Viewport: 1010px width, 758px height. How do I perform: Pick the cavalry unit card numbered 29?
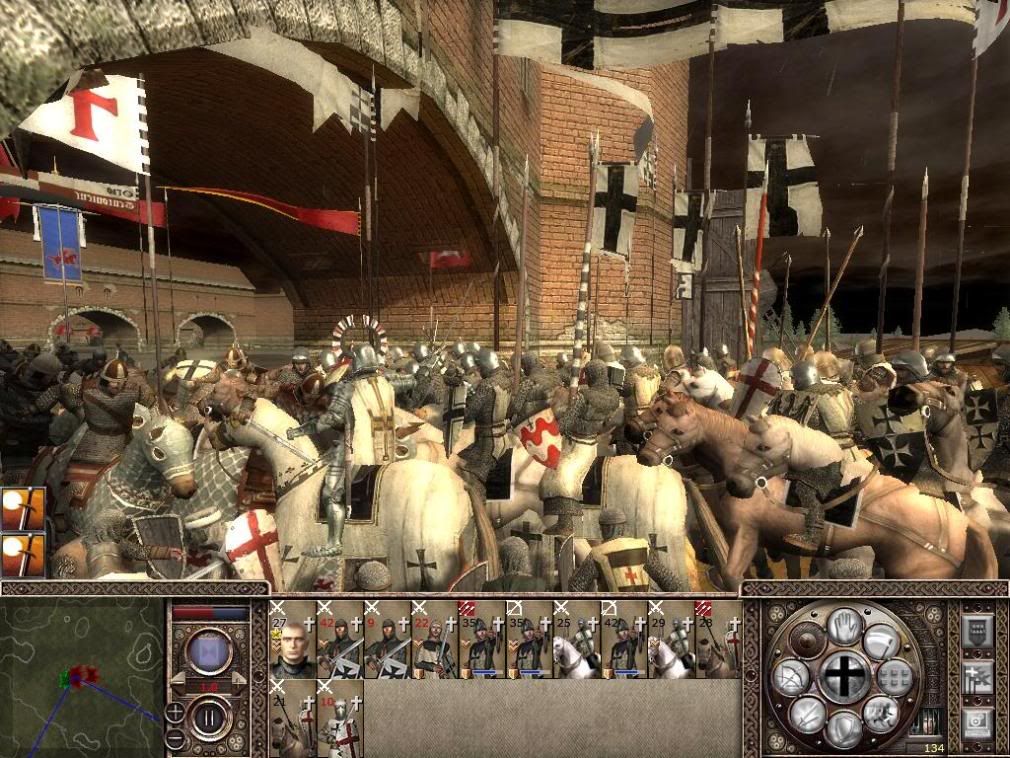click(x=671, y=640)
